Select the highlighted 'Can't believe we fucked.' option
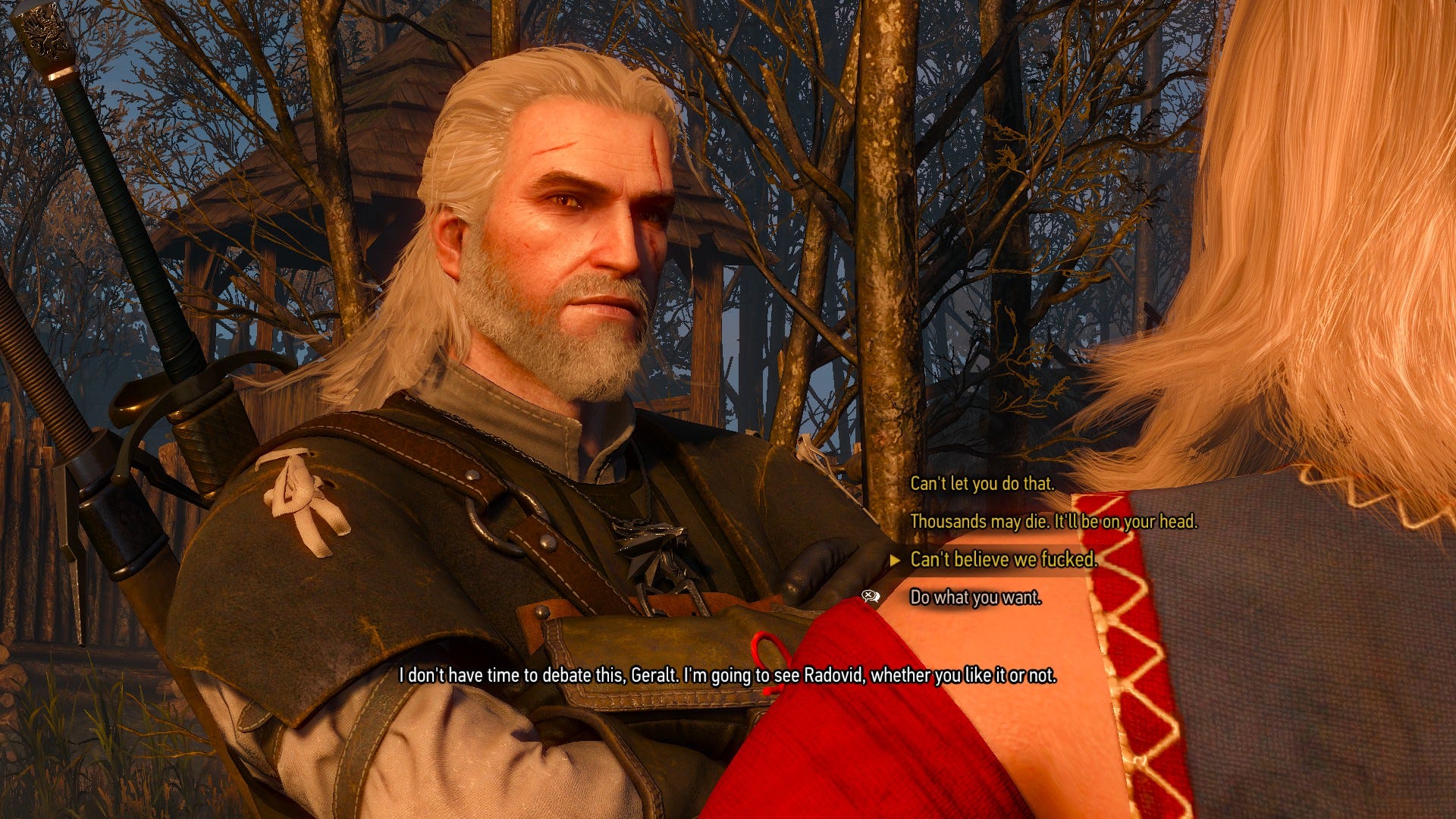Image resolution: width=1456 pixels, height=819 pixels. (x=999, y=559)
